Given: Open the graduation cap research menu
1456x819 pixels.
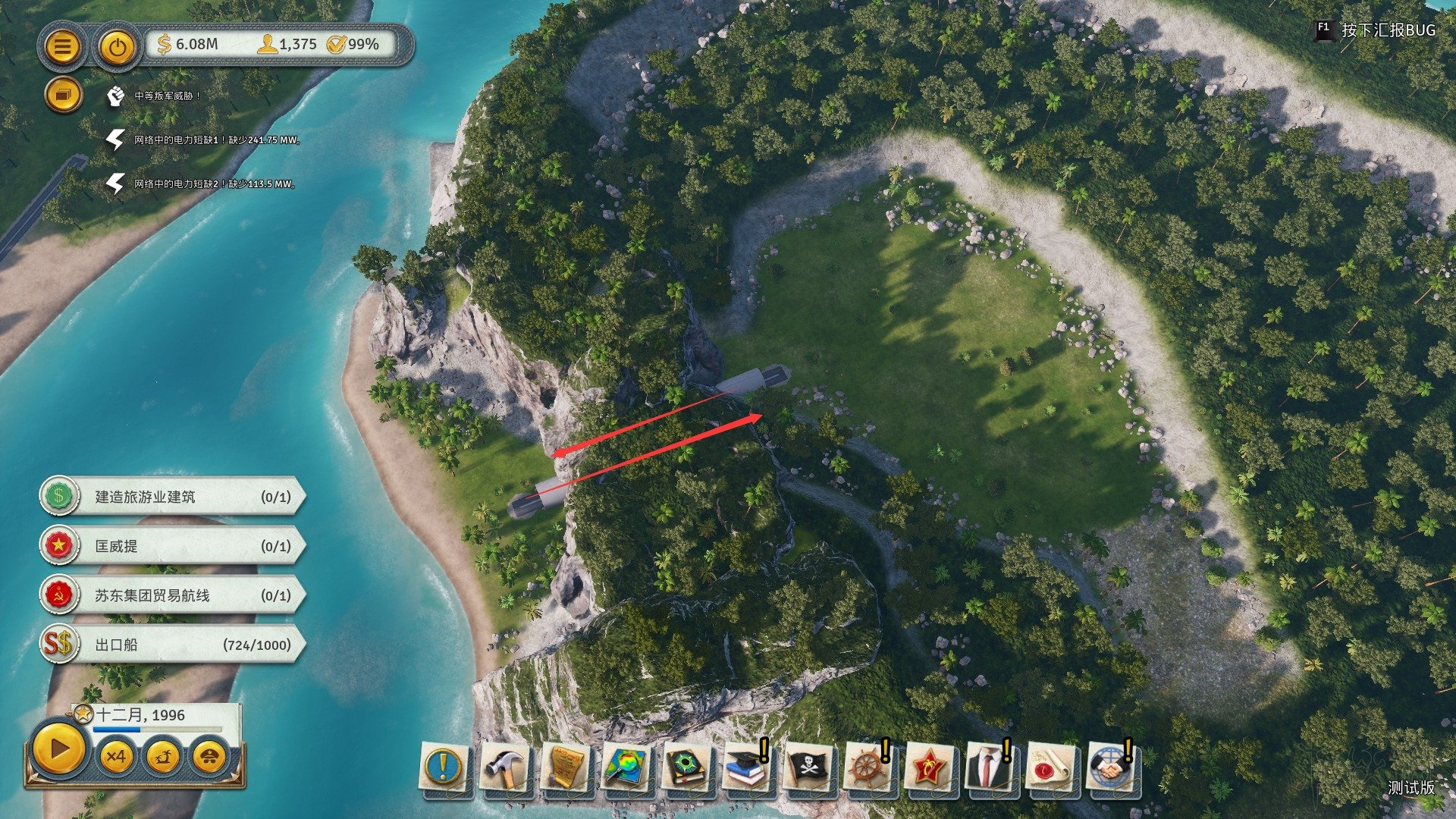Looking at the screenshot, I should click(x=745, y=767).
